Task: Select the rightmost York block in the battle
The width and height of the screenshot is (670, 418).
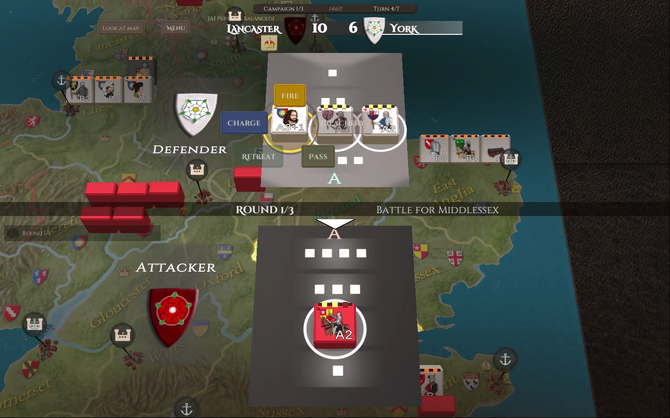Action: pyautogui.click(x=380, y=122)
